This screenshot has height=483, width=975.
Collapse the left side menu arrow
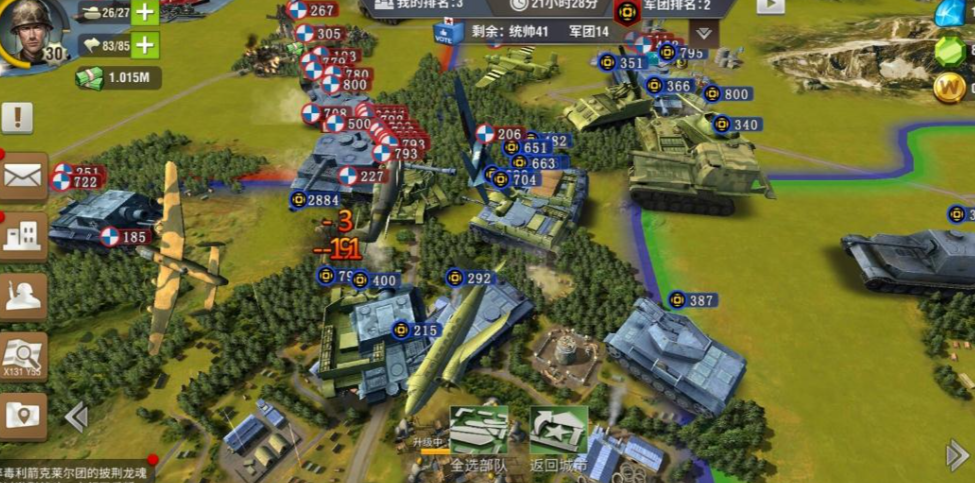tap(76, 416)
